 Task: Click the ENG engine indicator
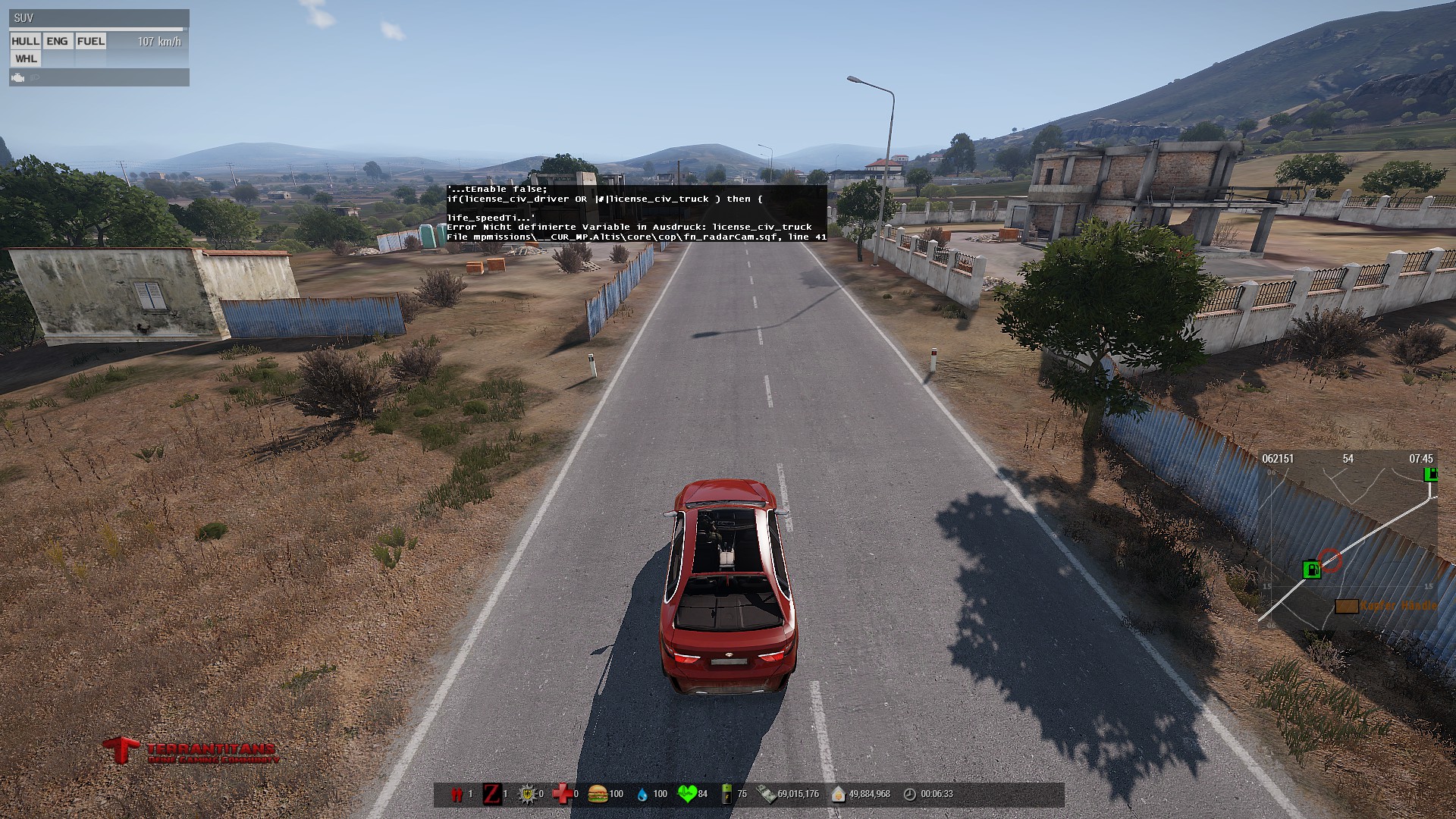click(57, 42)
